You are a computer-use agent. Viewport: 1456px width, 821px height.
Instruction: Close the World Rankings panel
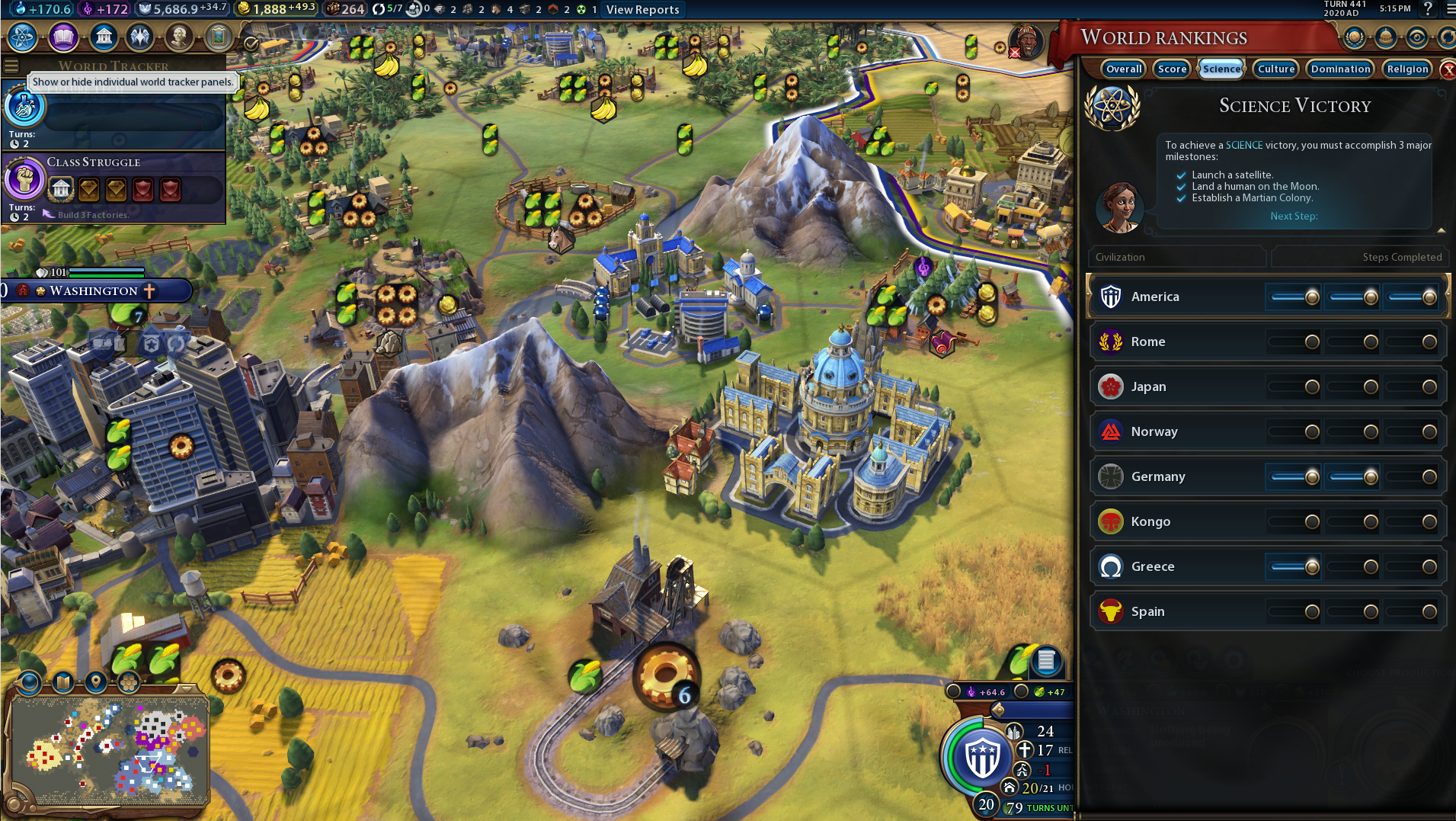point(1447,69)
